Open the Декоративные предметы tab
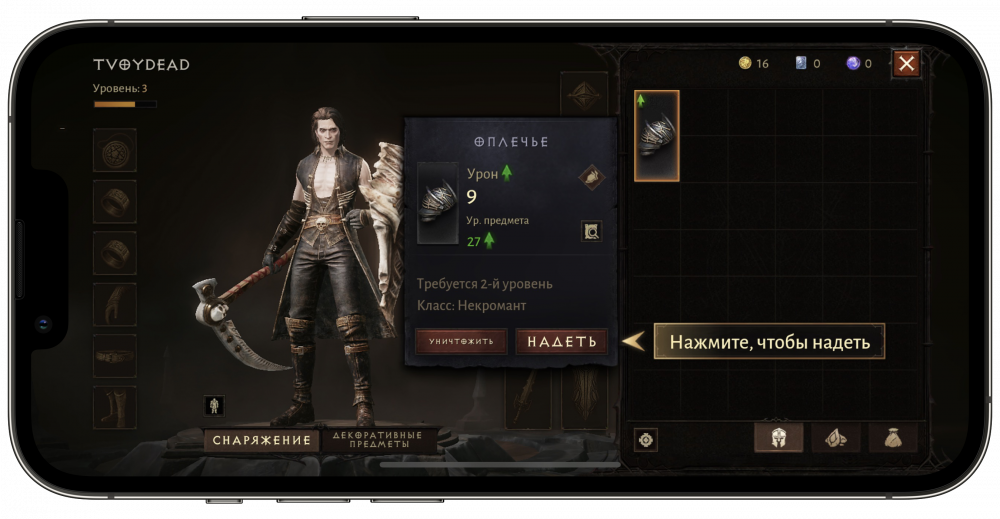1000x519 pixels. pyautogui.click(x=378, y=440)
